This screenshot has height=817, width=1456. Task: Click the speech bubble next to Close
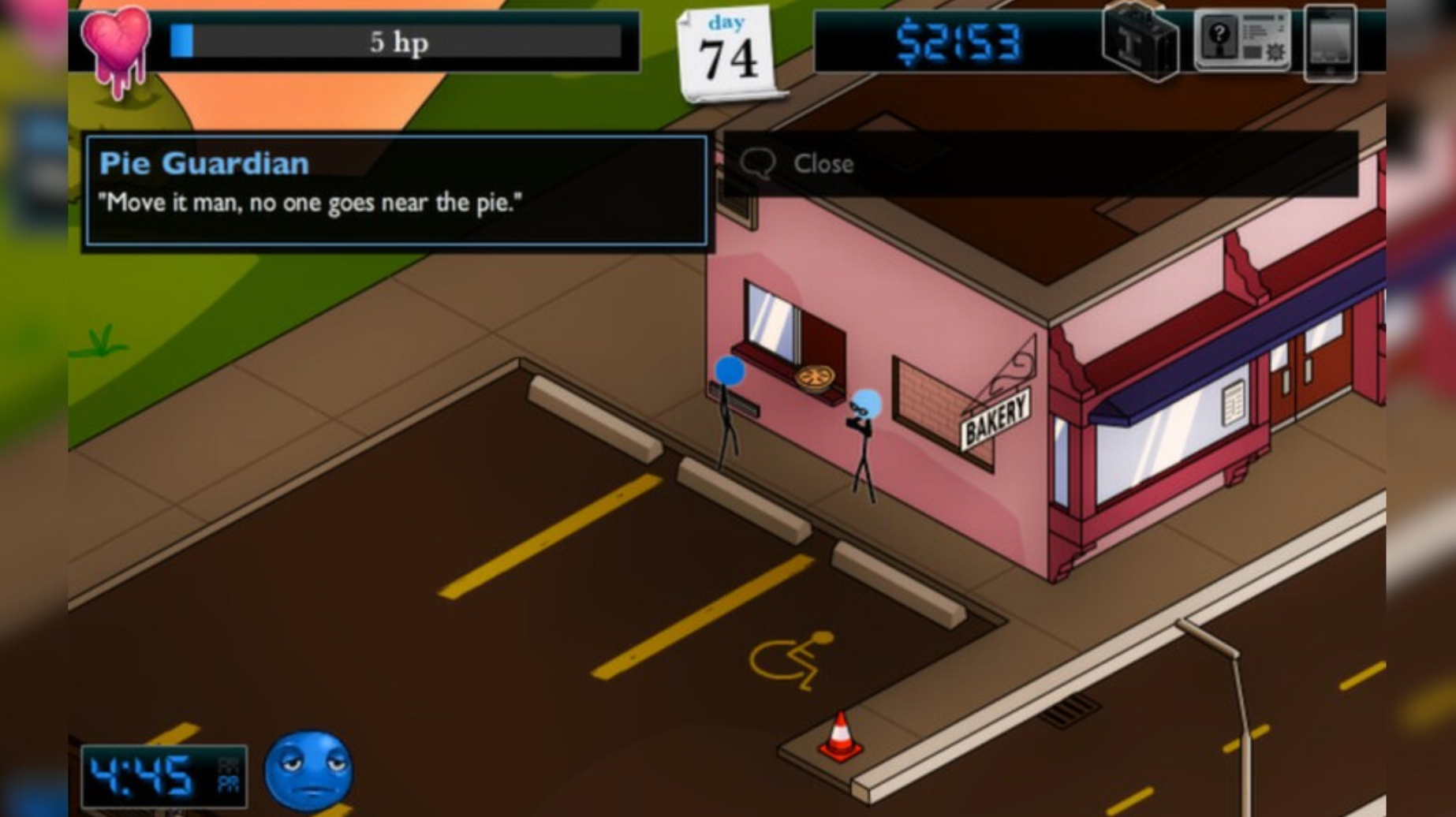pyautogui.click(x=759, y=161)
